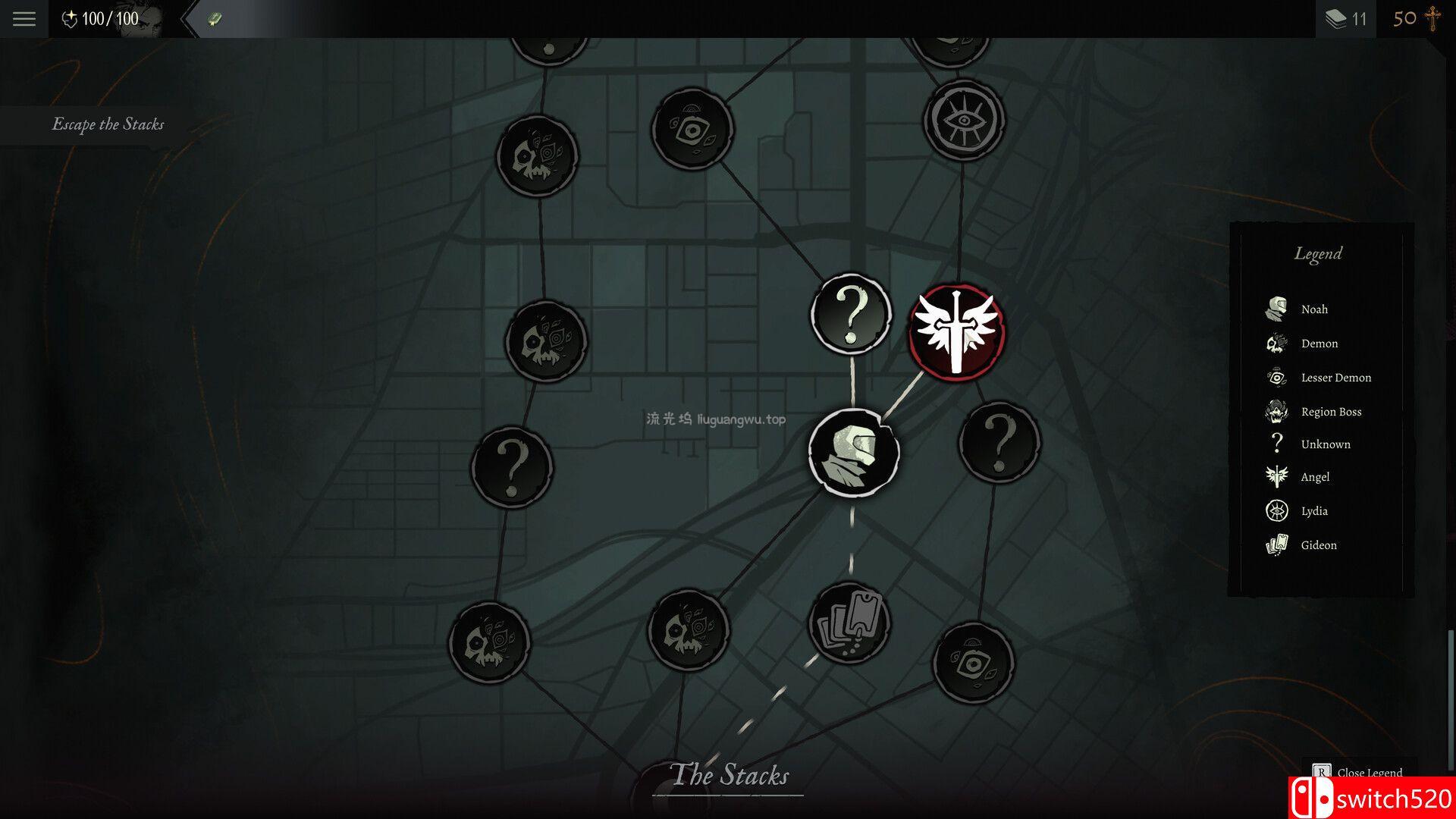The height and width of the screenshot is (819, 1456).
Task: Select the Gideon cards map node
Action: 849,623
